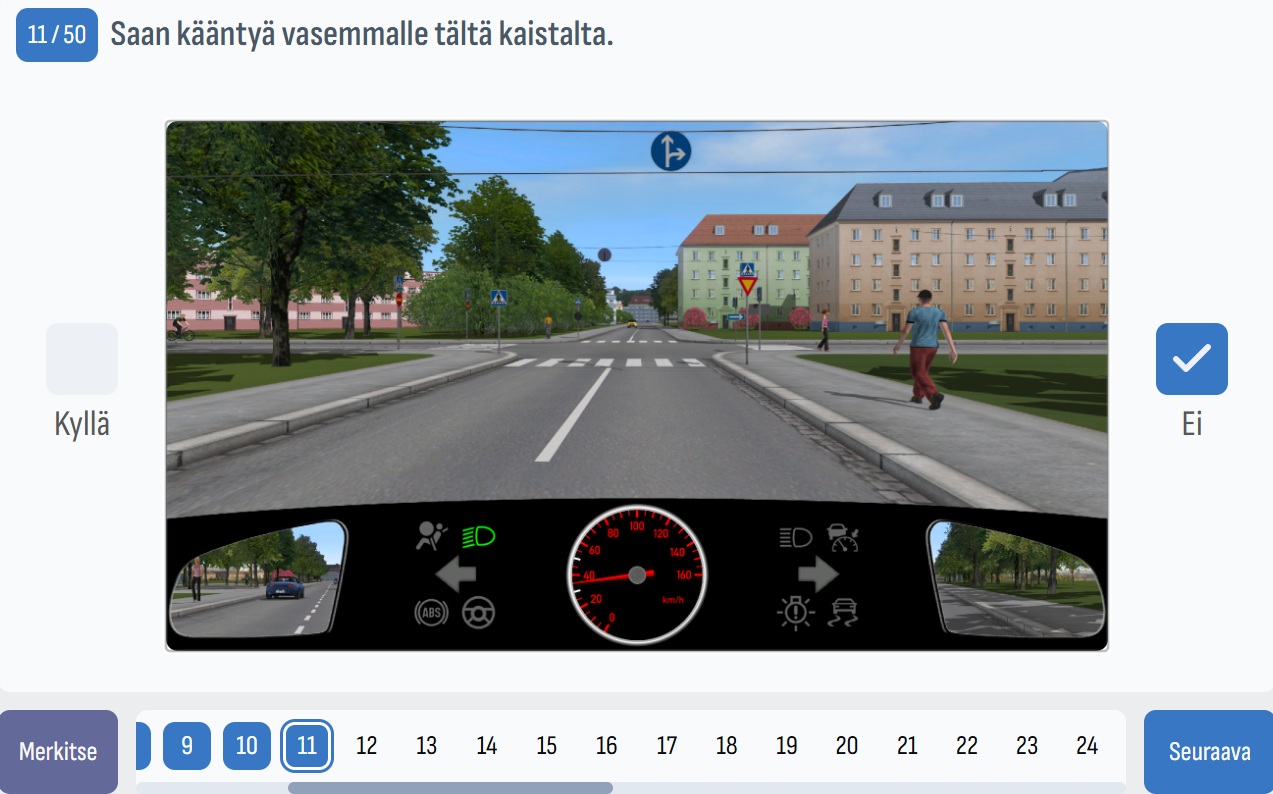
Task: Go to question 16
Action: click(607, 746)
